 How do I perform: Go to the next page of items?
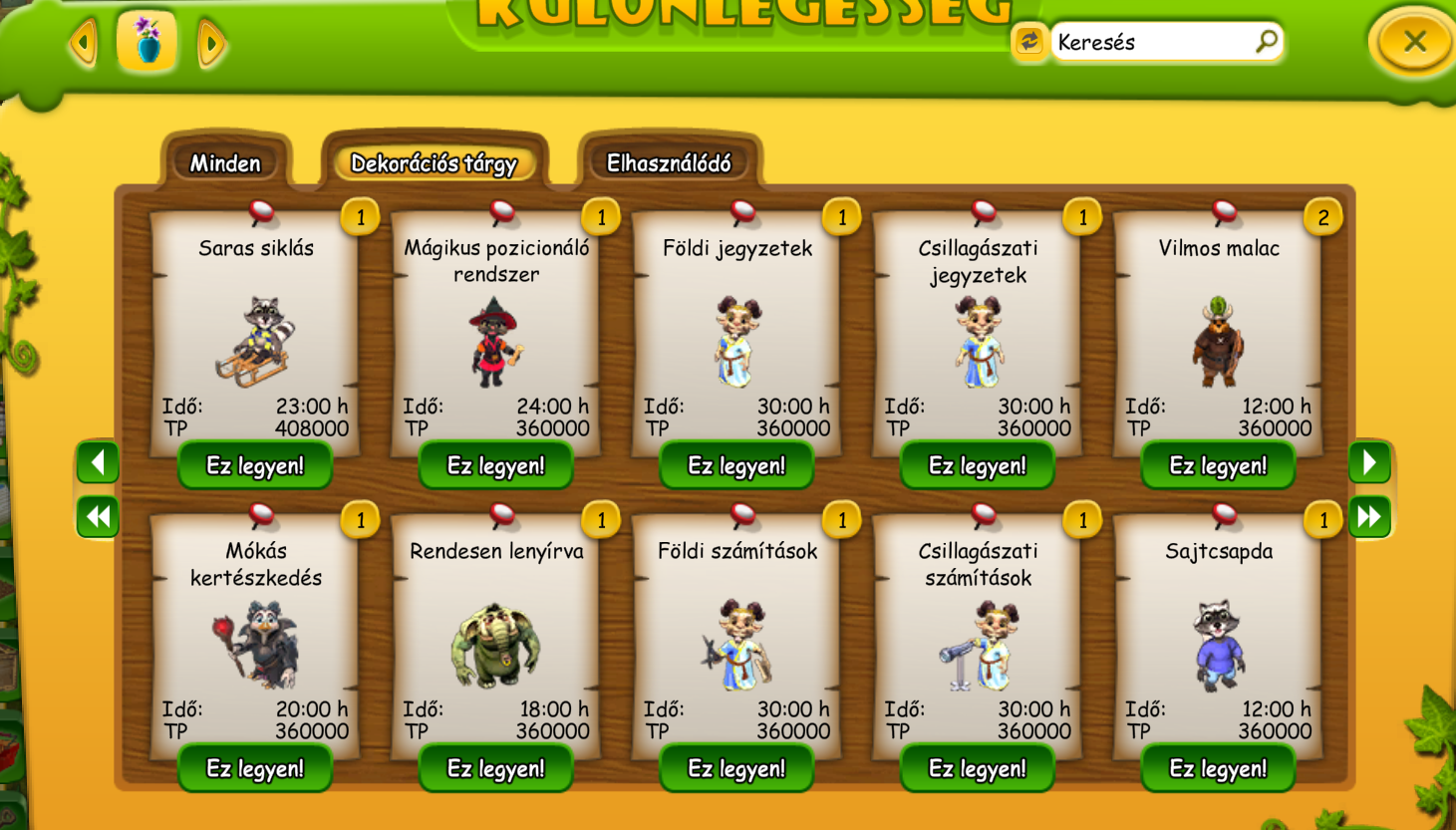1369,462
